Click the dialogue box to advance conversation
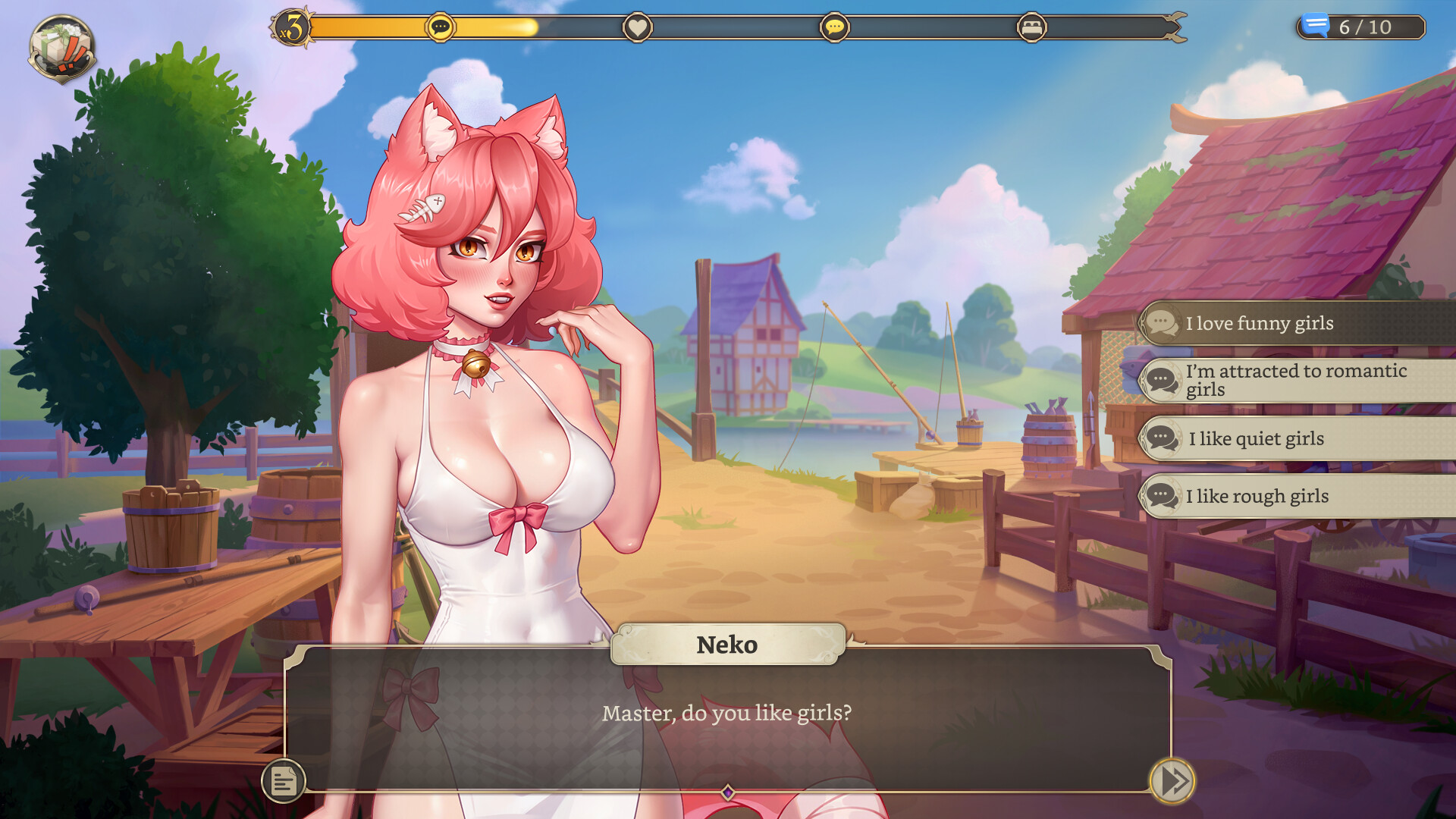The width and height of the screenshot is (1456, 819). pos(726,713)
